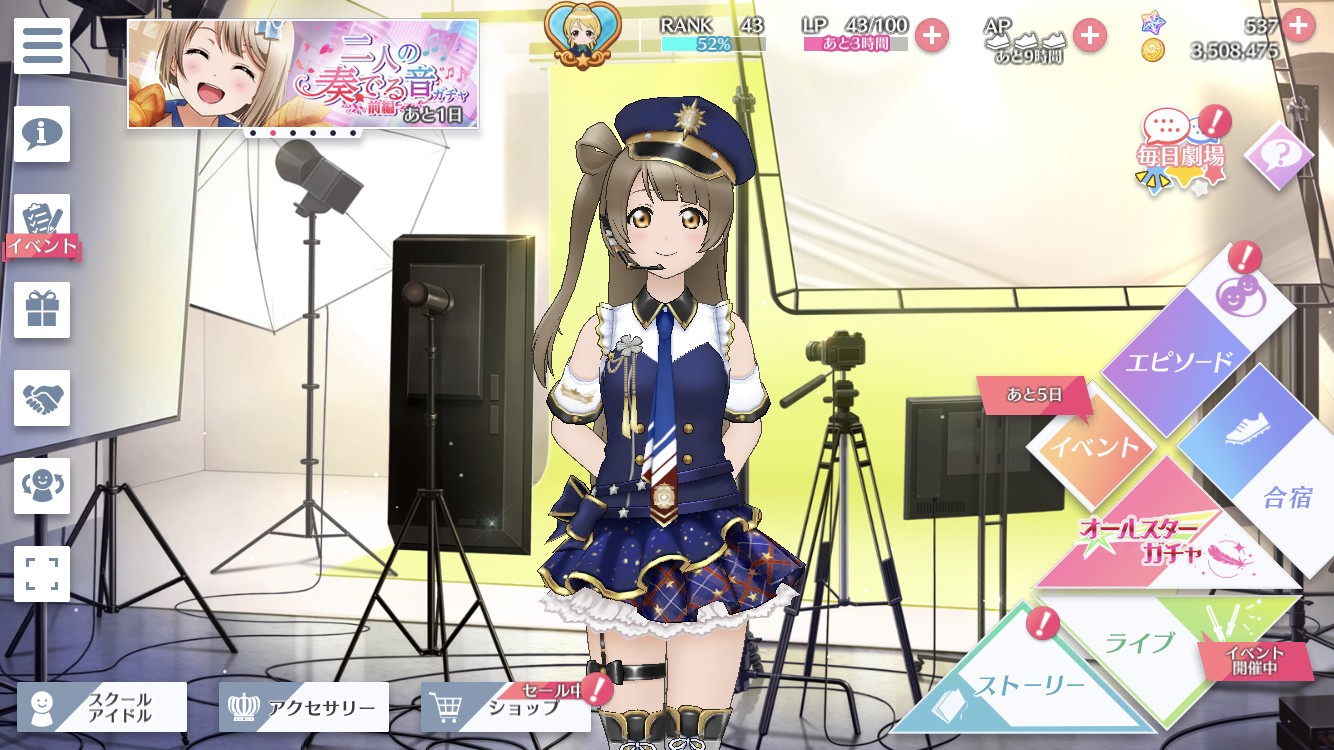Open the gift box present list
Screen dimensions: 1334x750
click(x=42, y=310)
